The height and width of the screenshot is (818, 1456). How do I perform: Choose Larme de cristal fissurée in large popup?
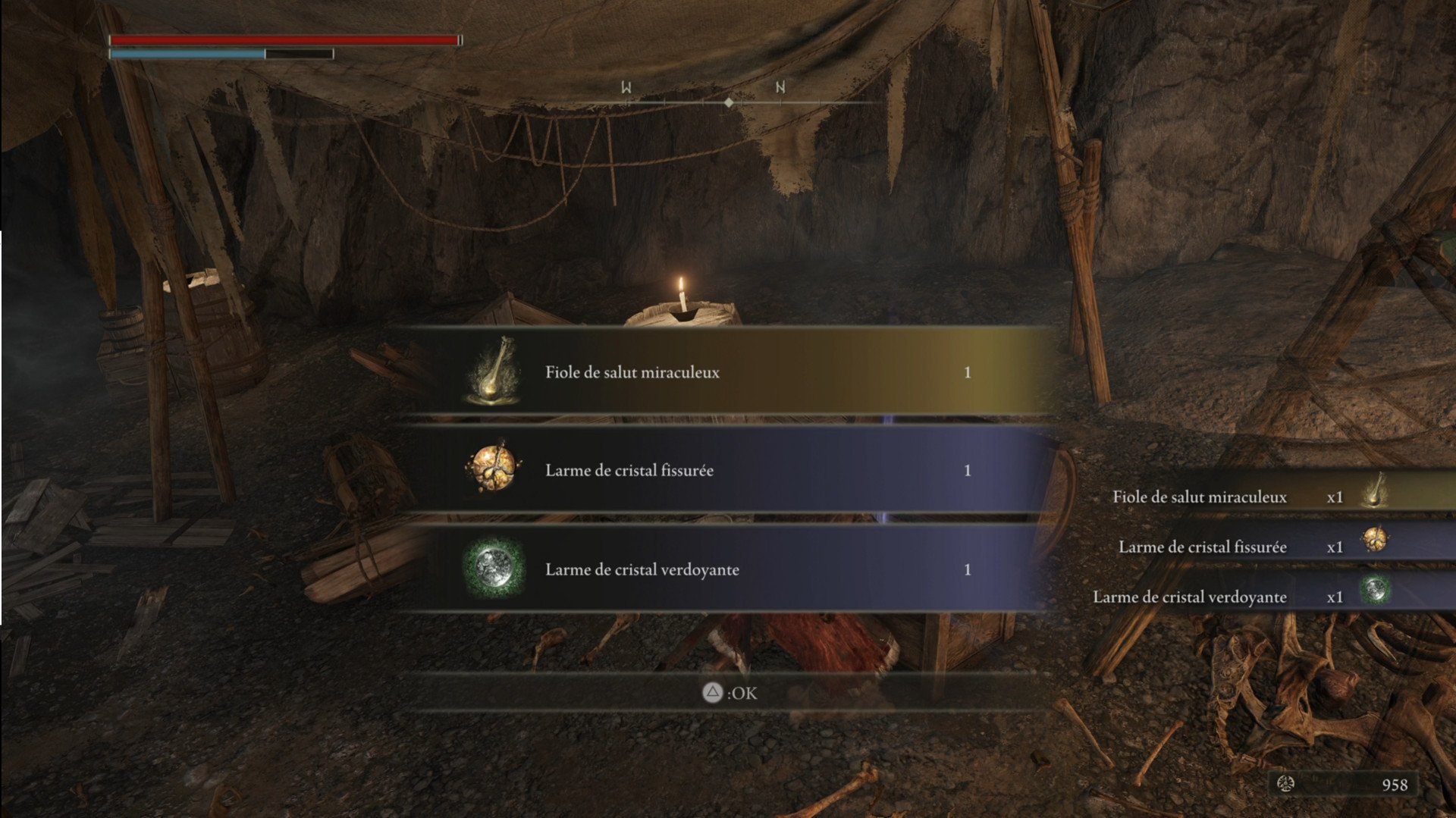click(720, 471)
